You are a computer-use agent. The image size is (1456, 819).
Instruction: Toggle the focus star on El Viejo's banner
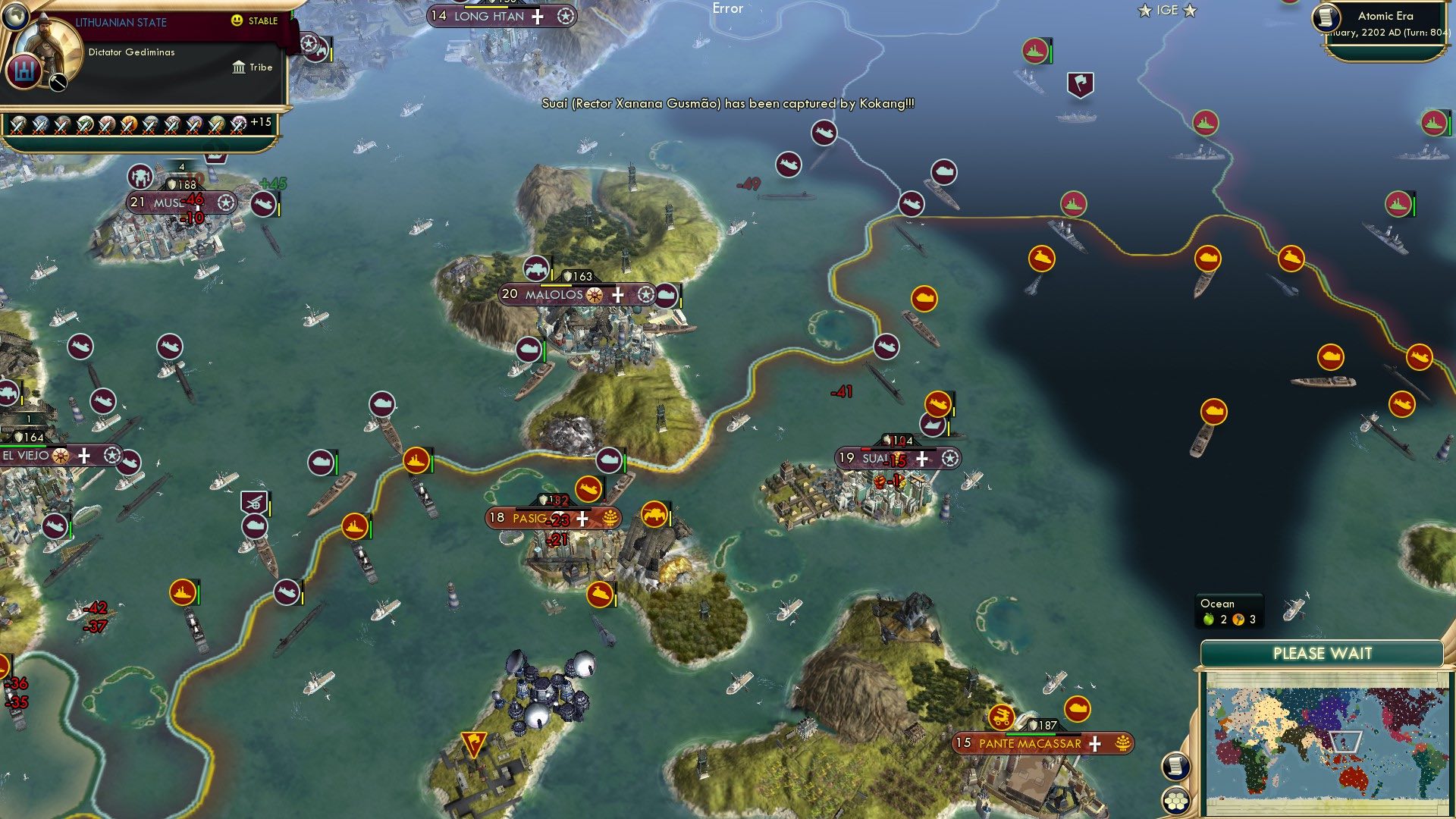pyautogui.click(x=112, y=457)
